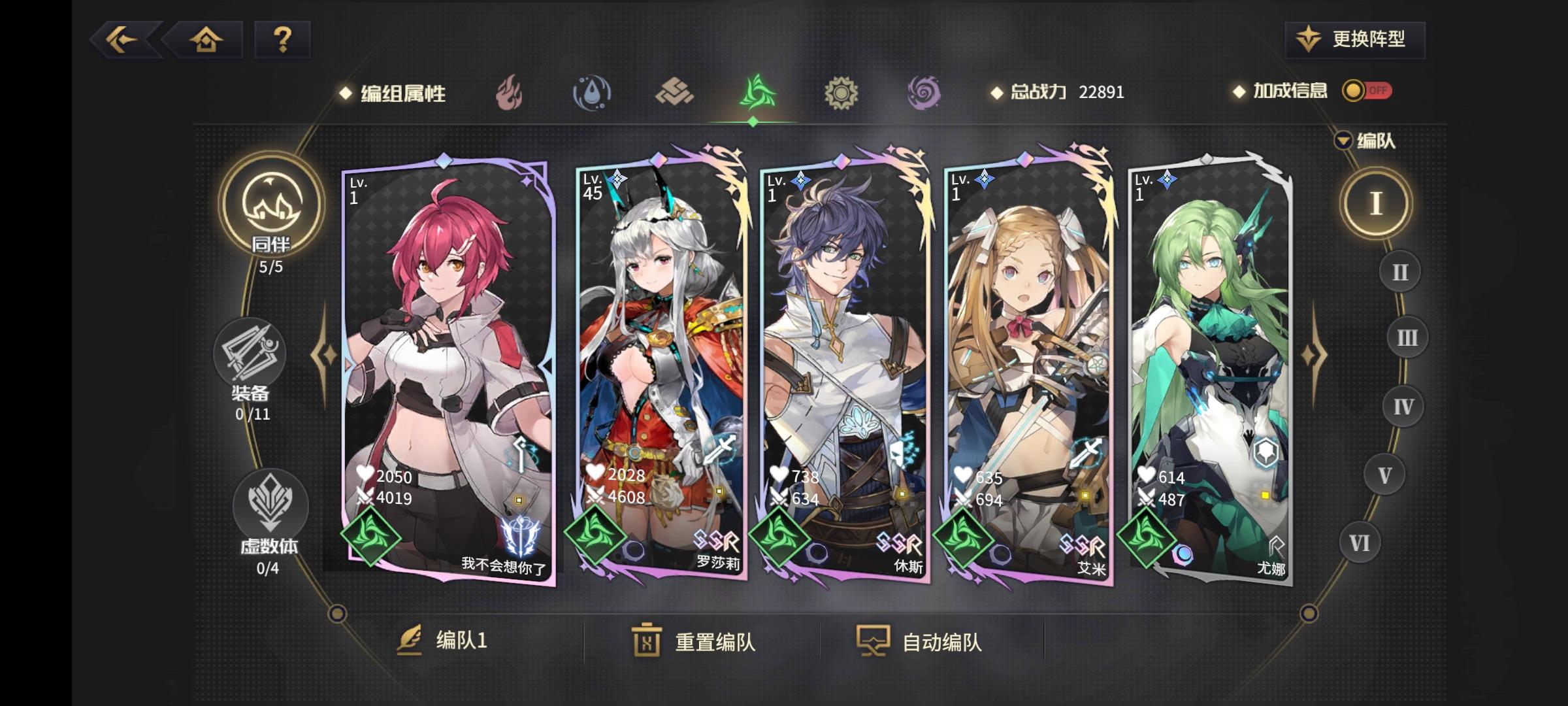Viewport: 1568px width, 706px height.
Task: Select the wind element filter icon
Action: pos(756,92)
